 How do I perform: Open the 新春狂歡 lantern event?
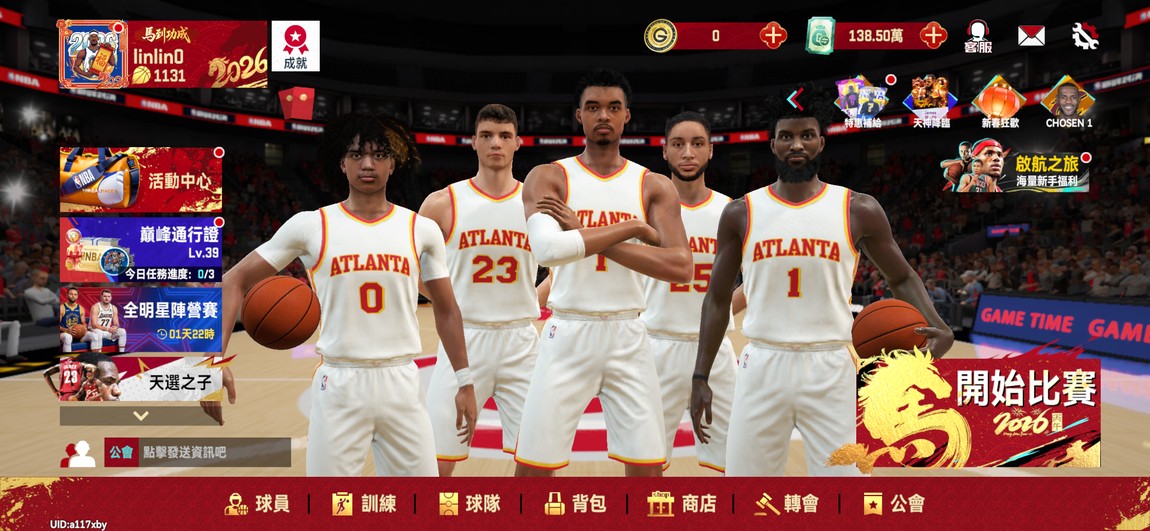(x=999, y=101)
